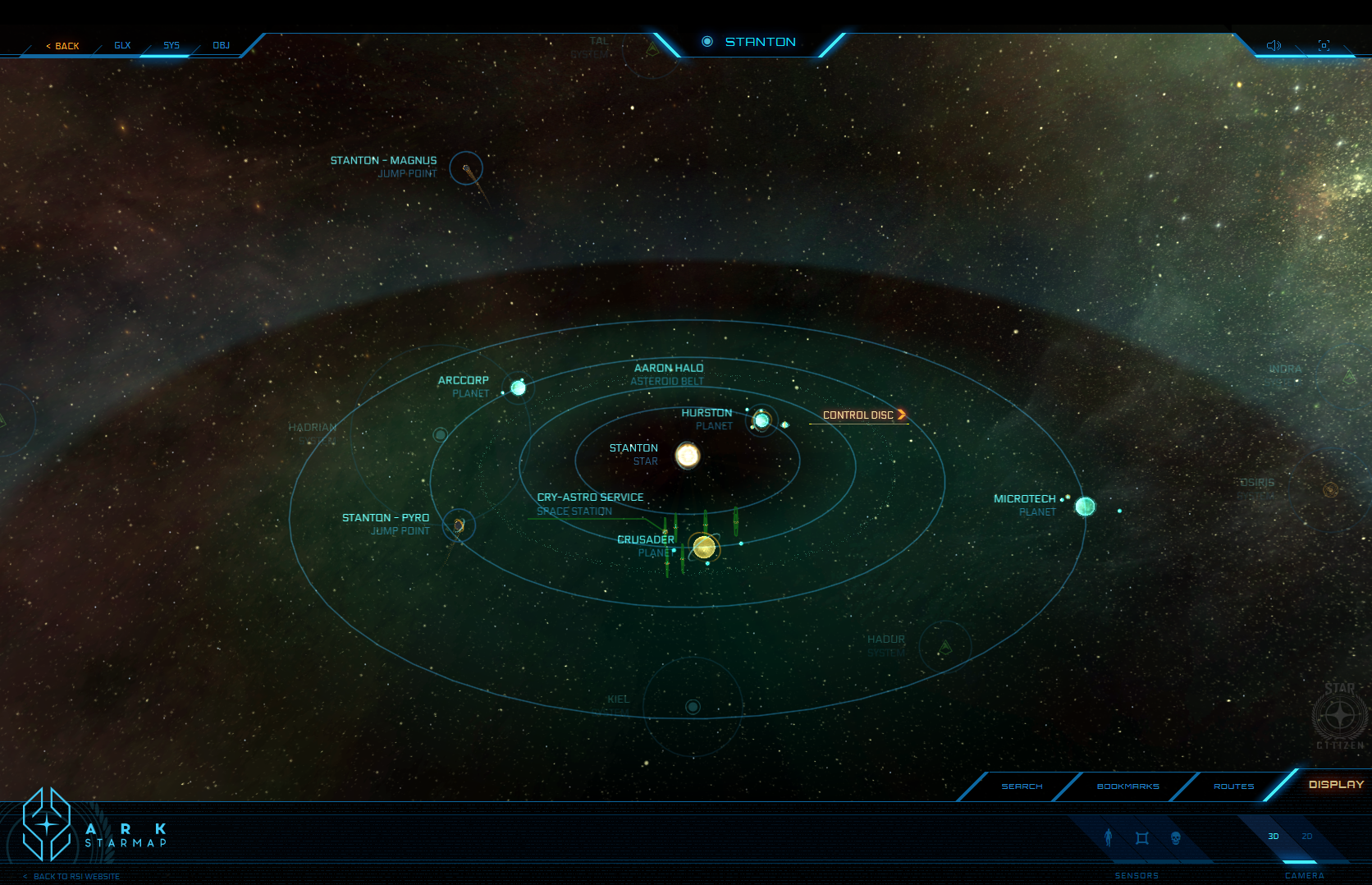Select the microTech planet marker

[1085, 507]
